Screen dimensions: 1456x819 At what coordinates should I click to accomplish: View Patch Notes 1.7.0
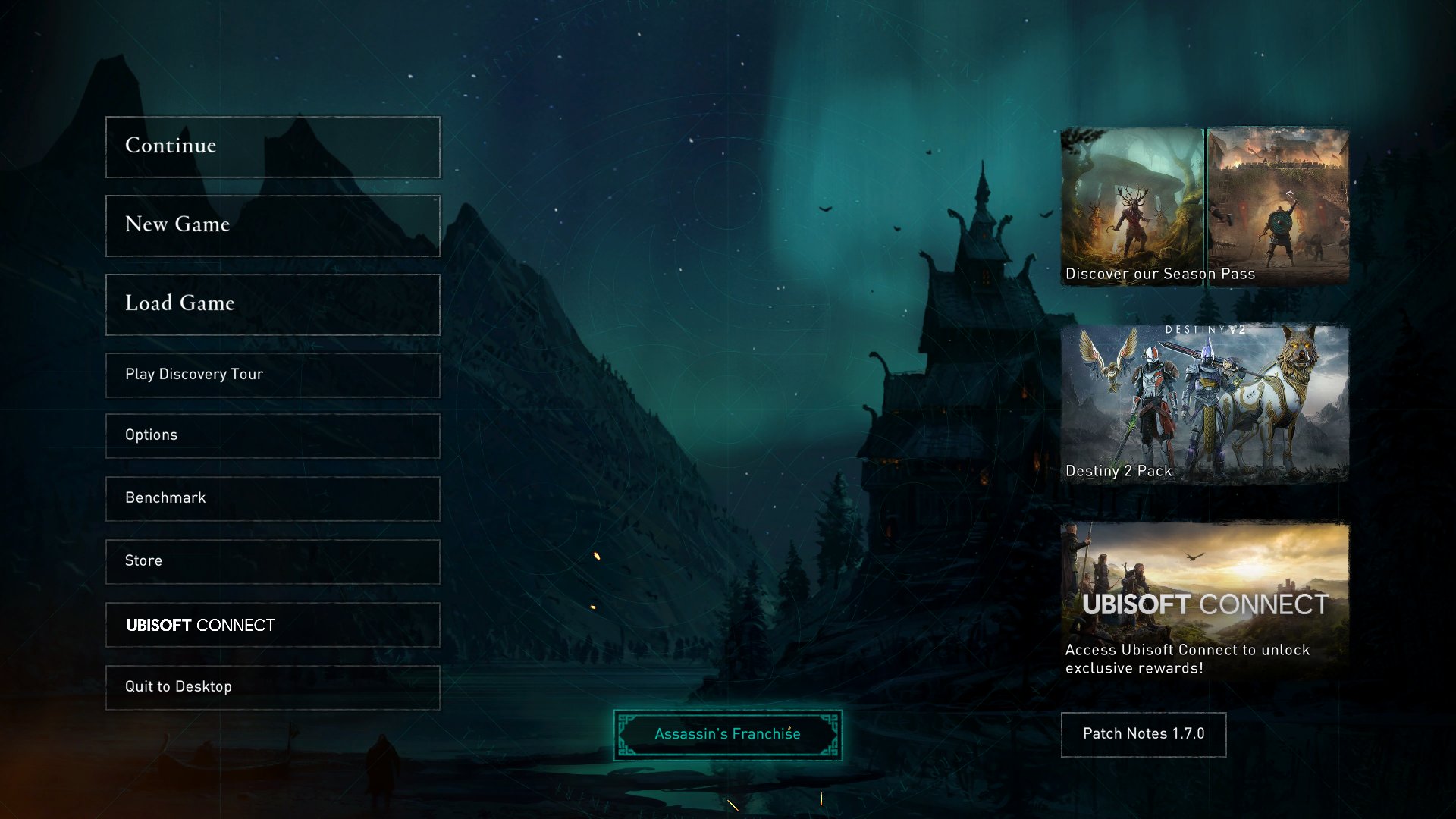[x=1143, y=734]
